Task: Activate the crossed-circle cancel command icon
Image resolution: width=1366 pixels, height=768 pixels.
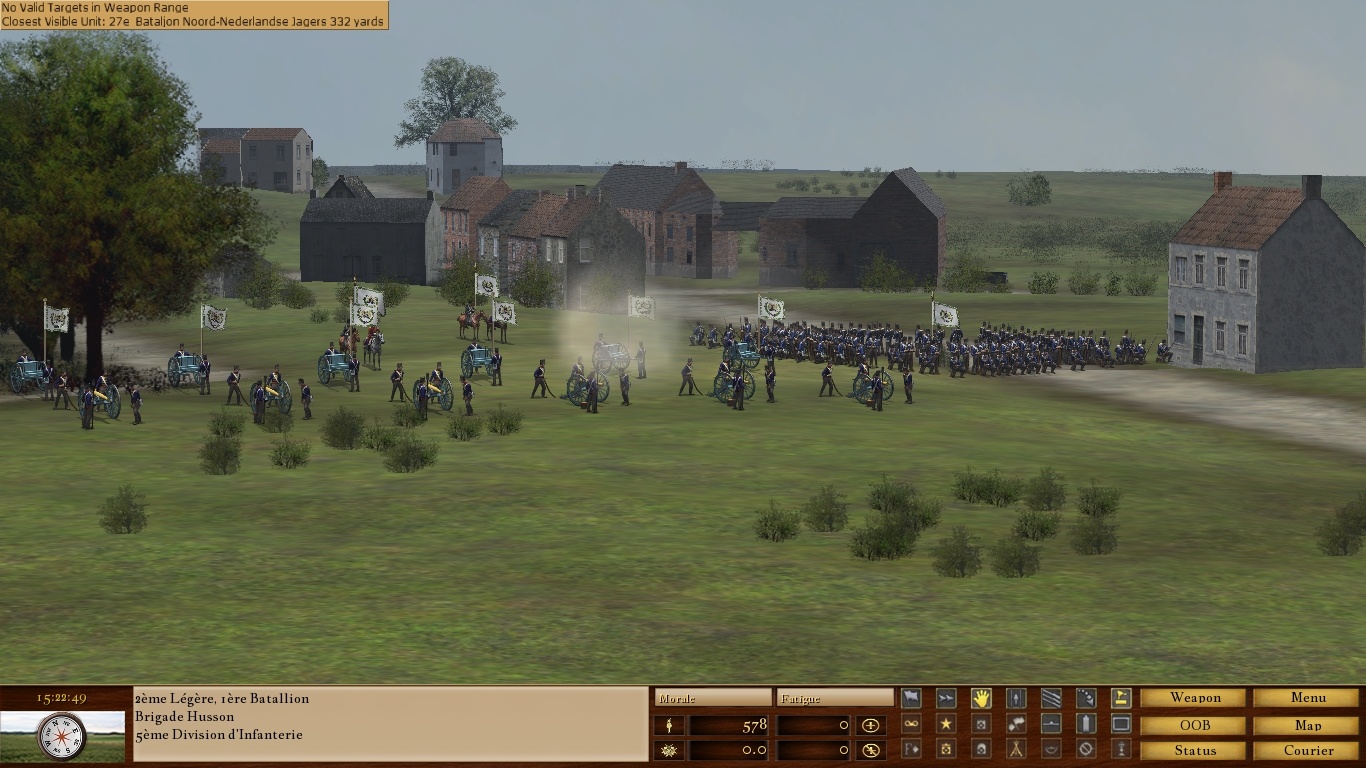Action: click(x=1086, y=749)
